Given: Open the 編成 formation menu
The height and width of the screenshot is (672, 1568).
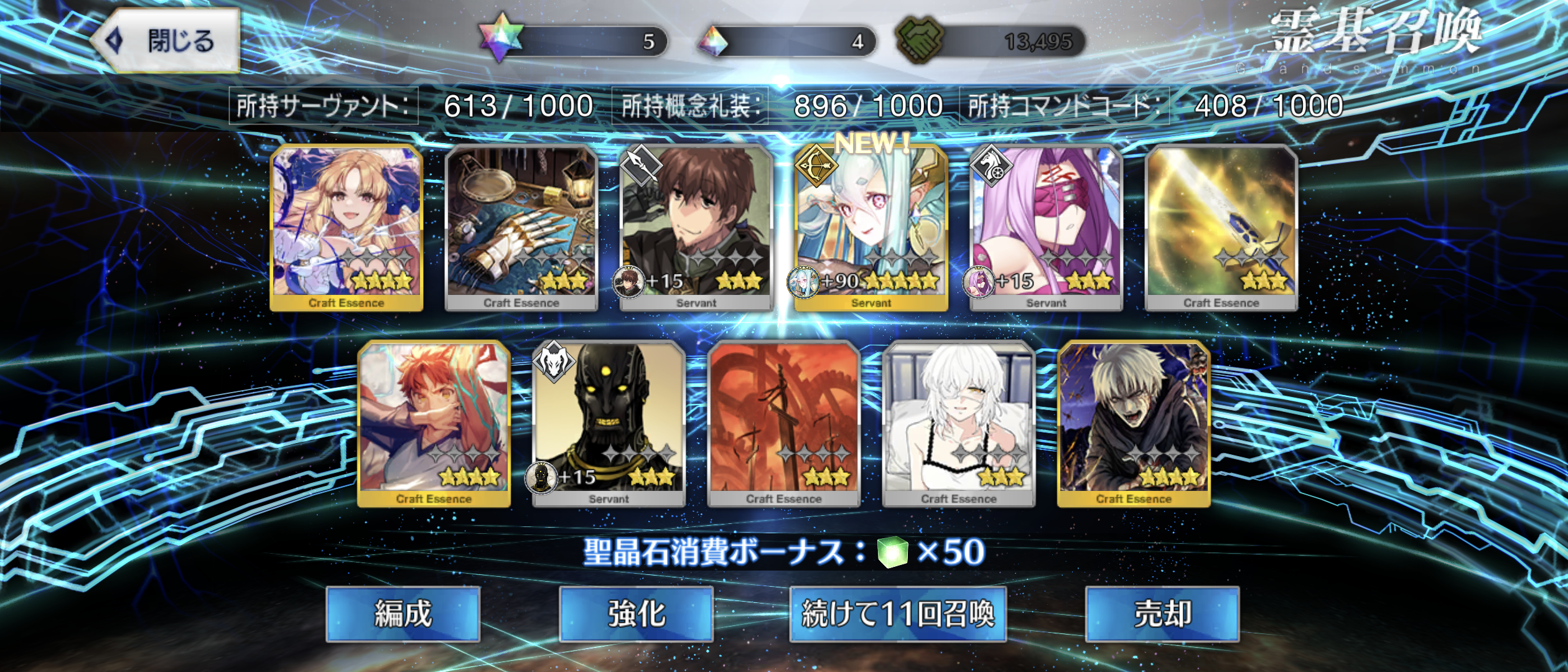Looking at the screenshot, I should pyautogui.click(x=403, y=614).
